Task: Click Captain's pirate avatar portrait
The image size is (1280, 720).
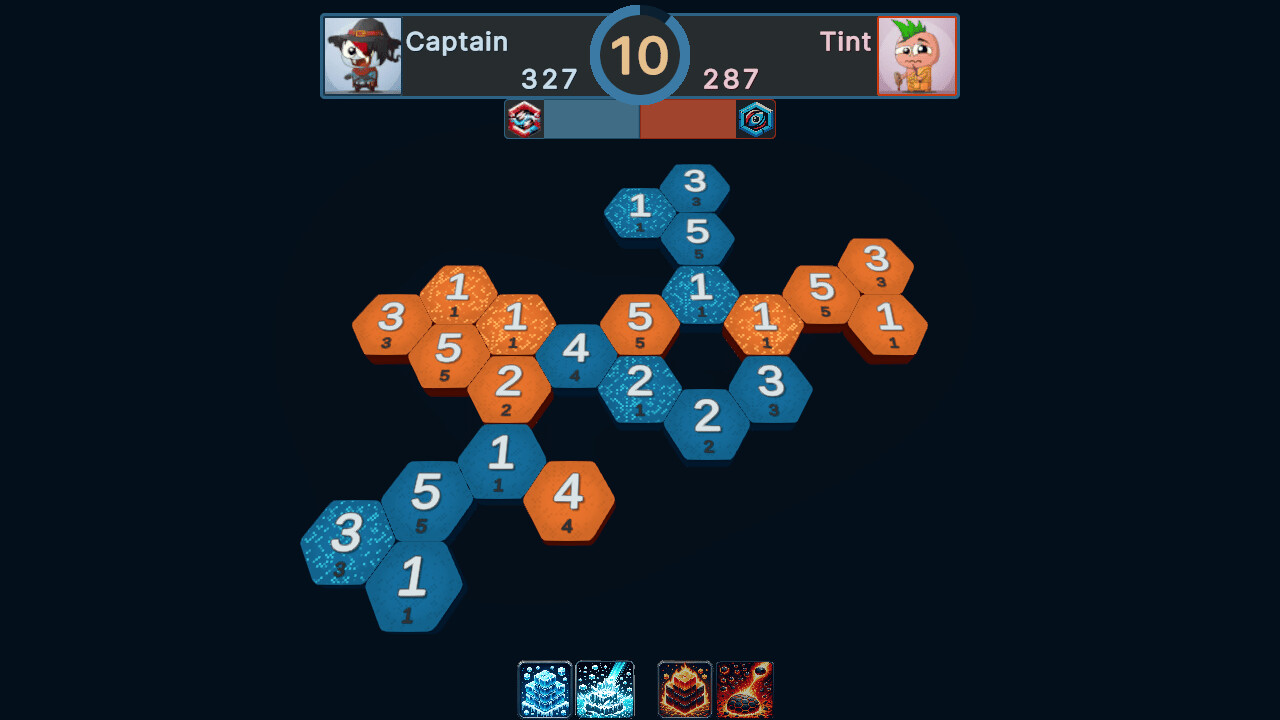Action: coord(362,56)
